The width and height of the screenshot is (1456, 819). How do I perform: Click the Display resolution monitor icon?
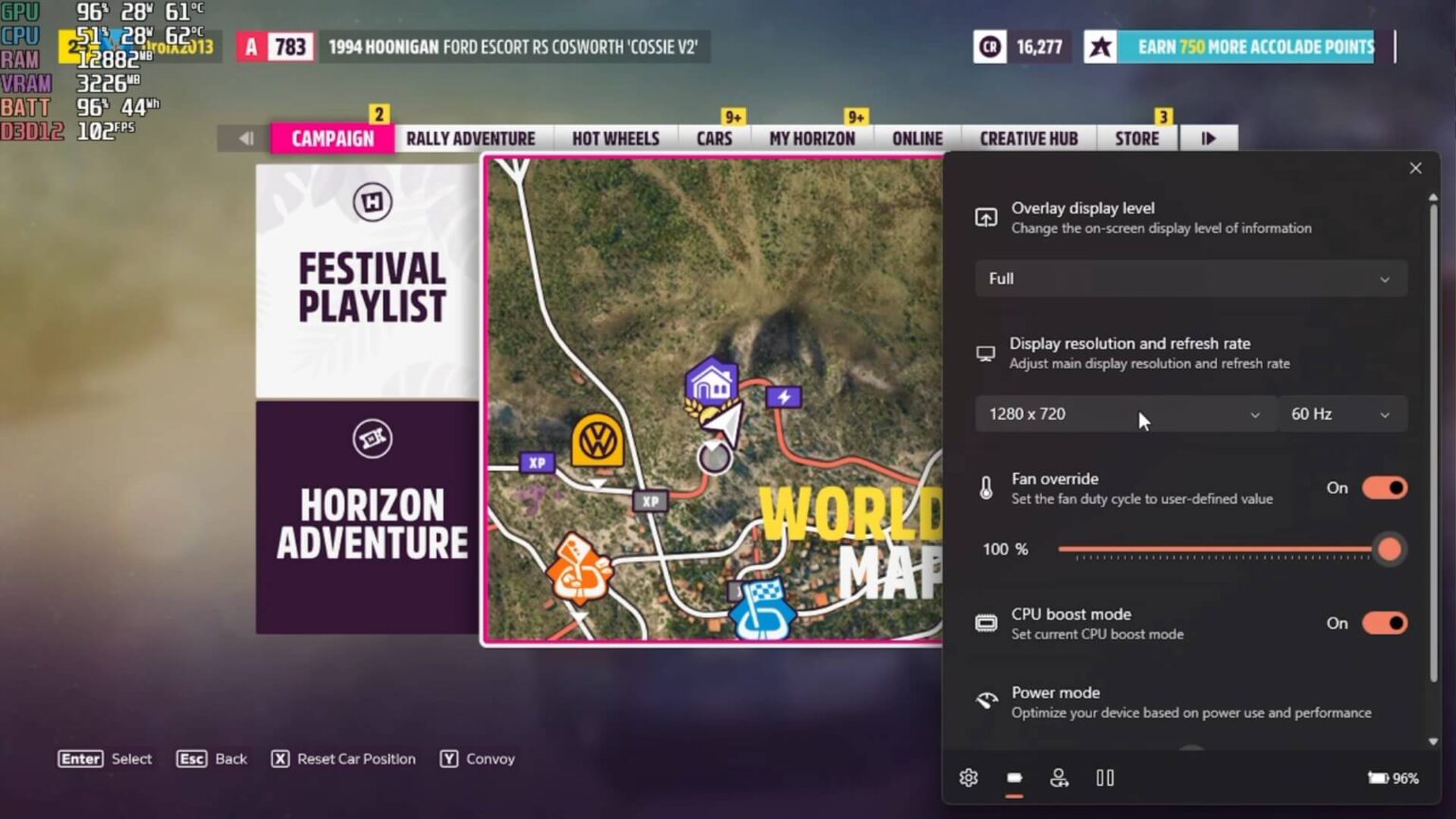pyautogui.click(x=986, y=353)
